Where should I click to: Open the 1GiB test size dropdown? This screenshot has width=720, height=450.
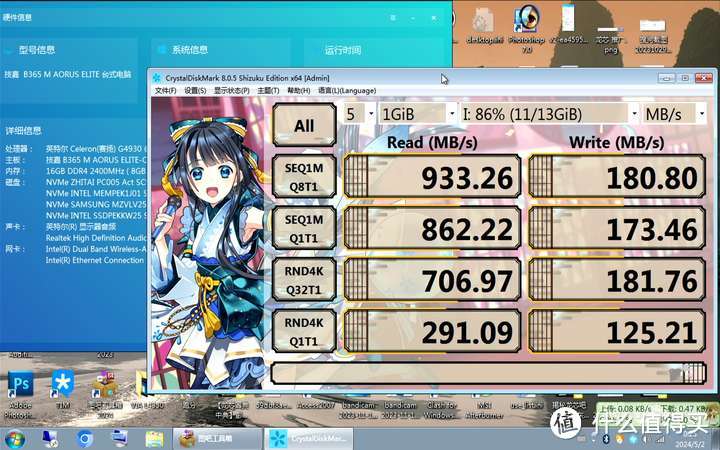point(417,113)
